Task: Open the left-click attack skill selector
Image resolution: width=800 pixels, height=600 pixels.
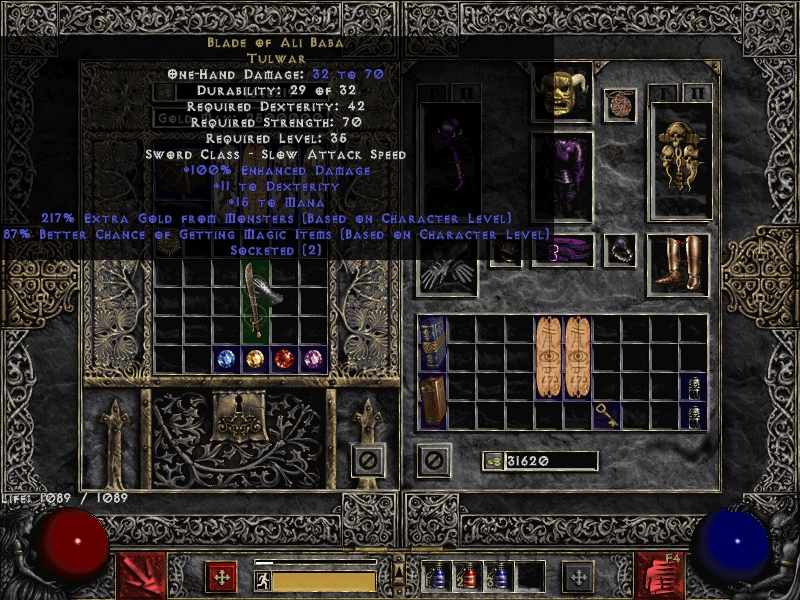Action: click(140, 575)
